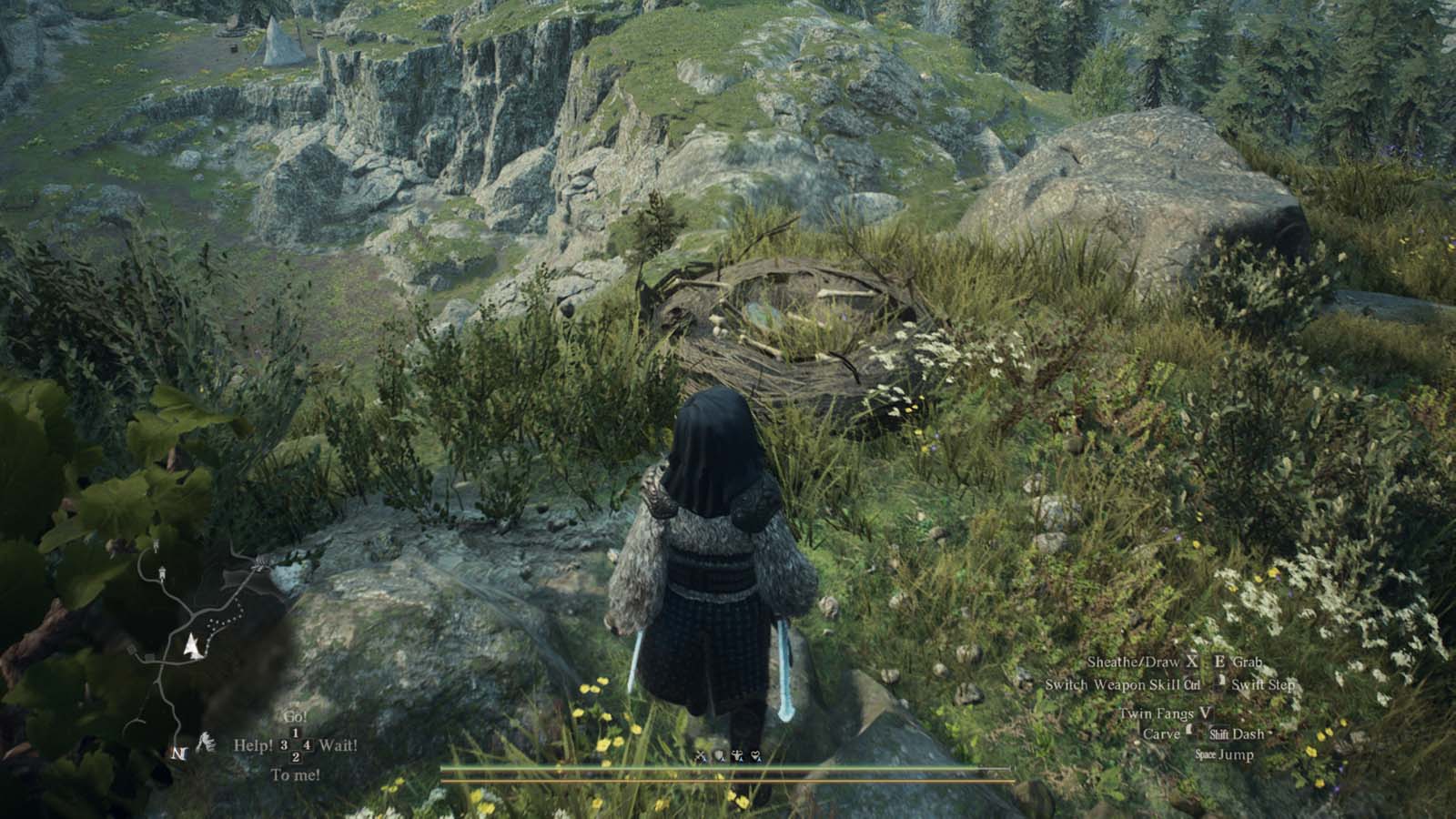This screenshot has width=1456, height=819.
Task: Click the minotaur-head status icon above the stamina bar
Action: point(737,756)
